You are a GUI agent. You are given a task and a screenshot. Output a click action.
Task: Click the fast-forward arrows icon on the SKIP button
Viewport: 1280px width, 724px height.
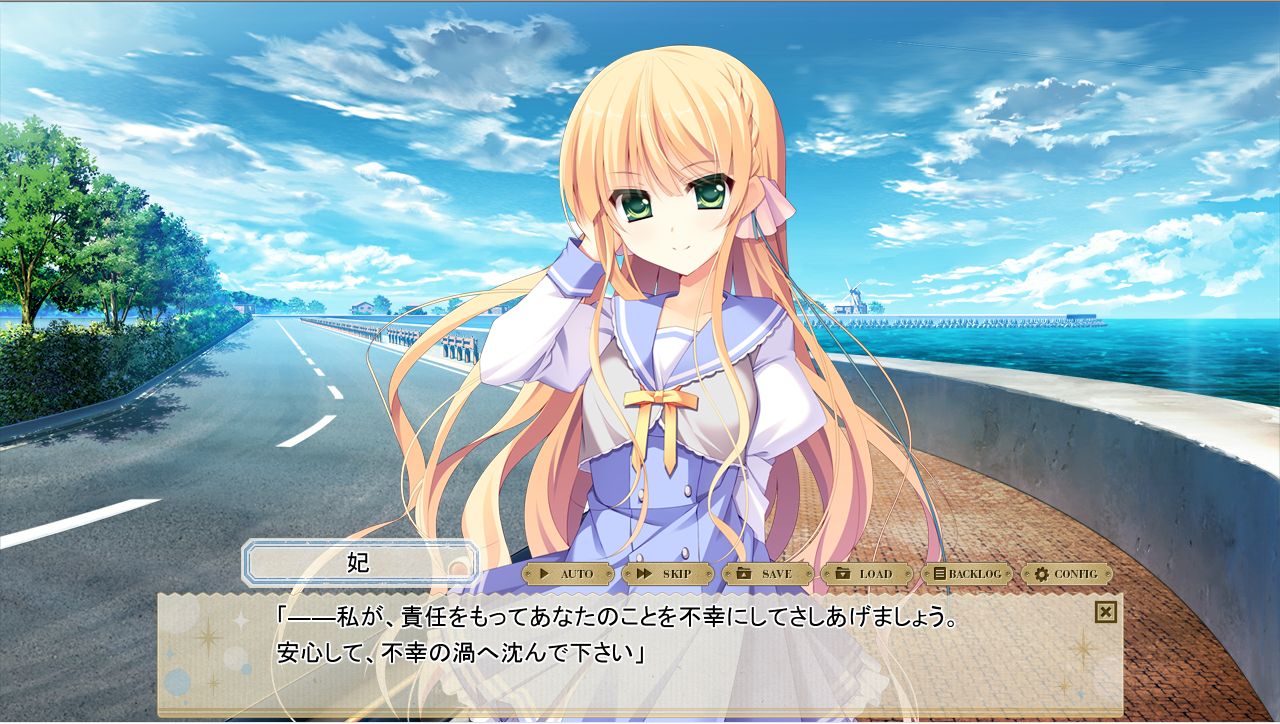click(x=643, y=575)
